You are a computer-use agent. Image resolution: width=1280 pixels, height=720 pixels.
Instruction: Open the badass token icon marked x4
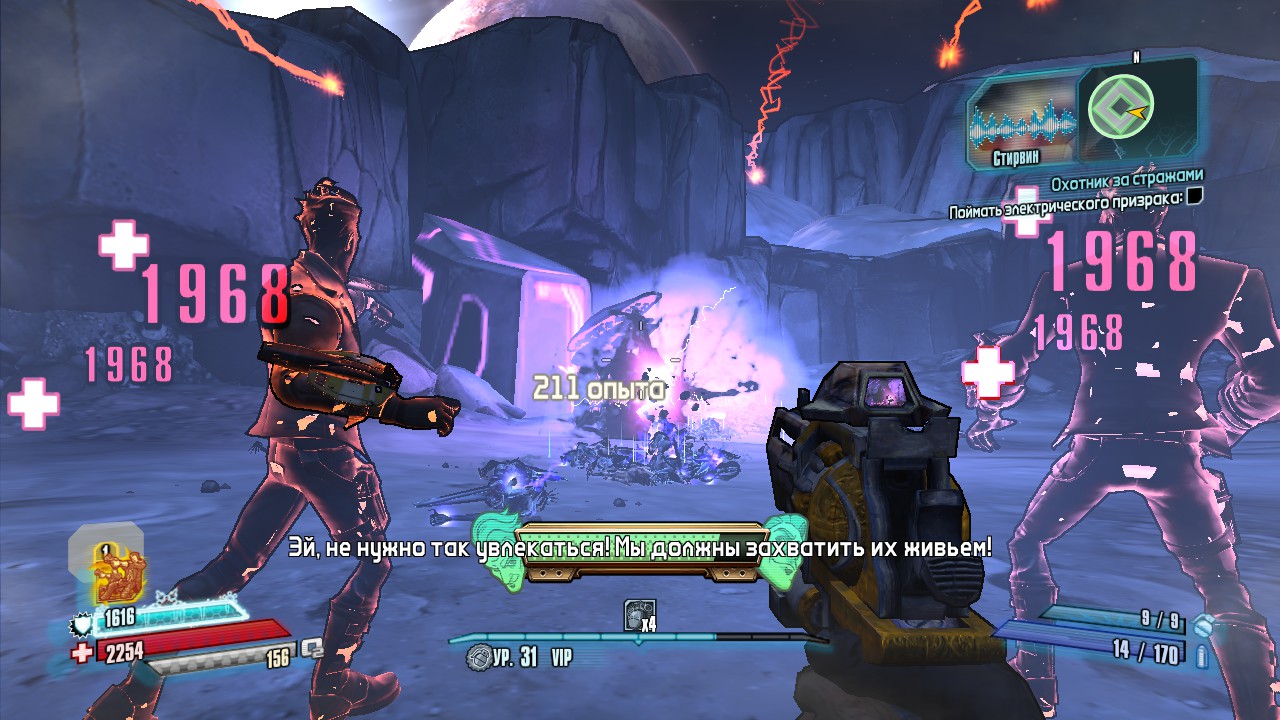(638, 615)
